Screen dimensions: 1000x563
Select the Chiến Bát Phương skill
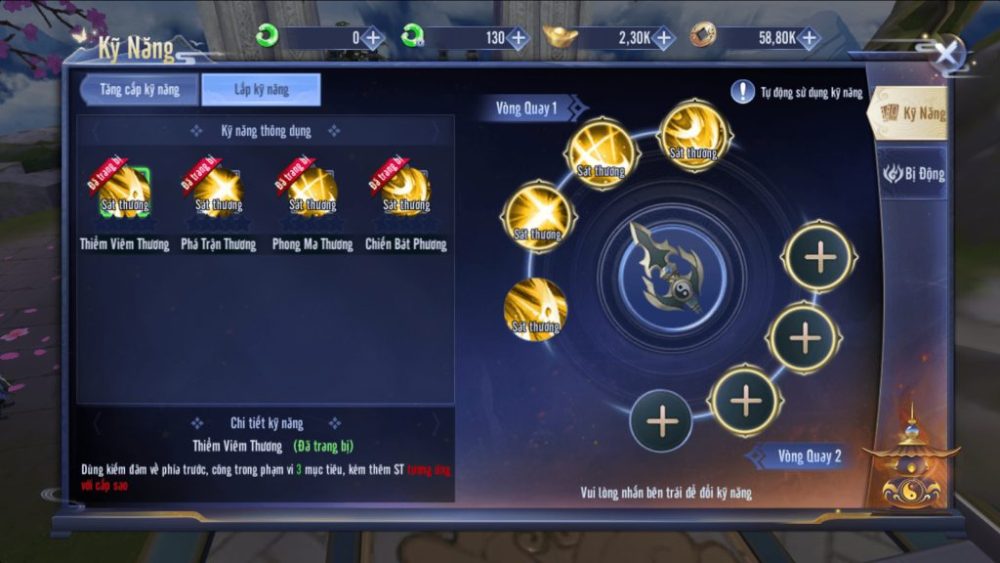pyautogui.click(x=405, y=193)
